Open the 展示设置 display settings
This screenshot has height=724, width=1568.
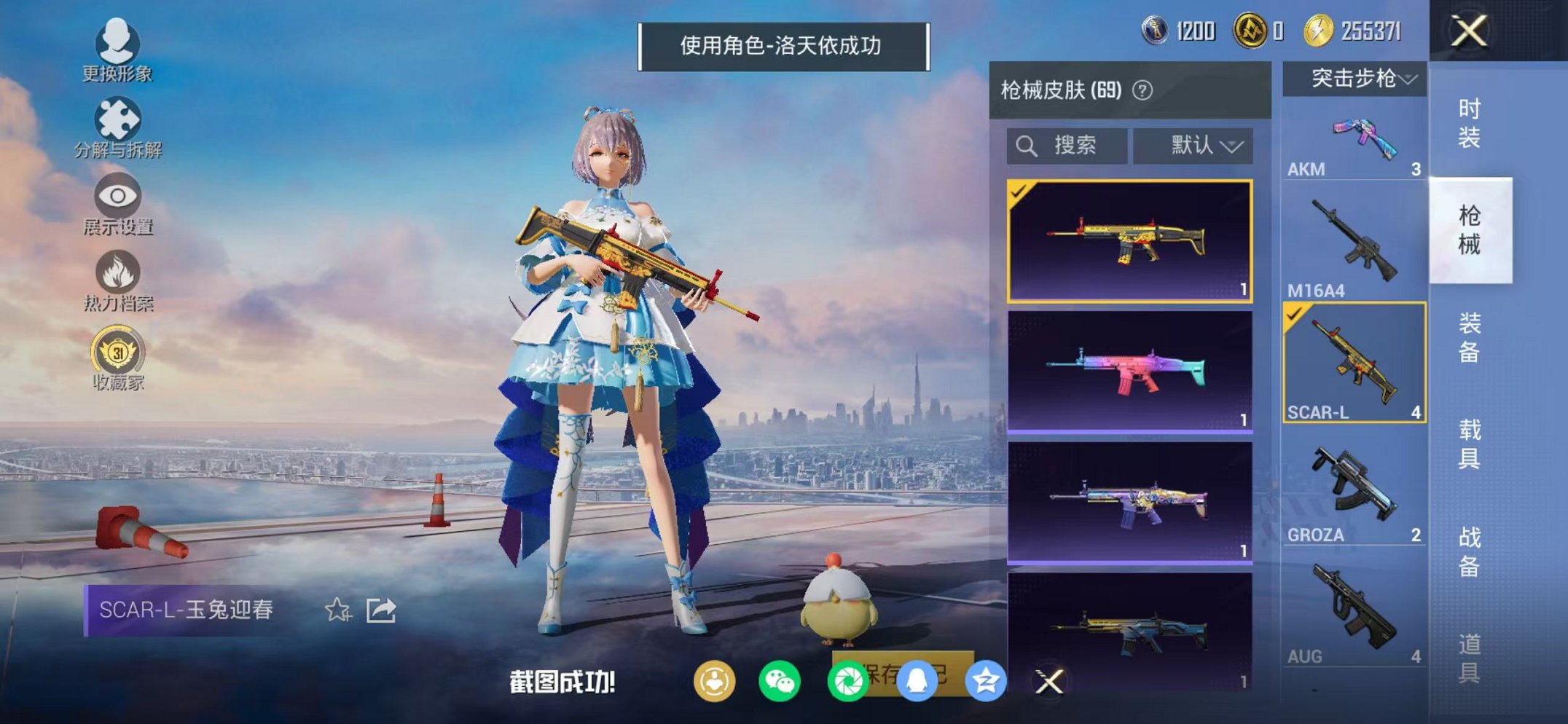point(117,197)
